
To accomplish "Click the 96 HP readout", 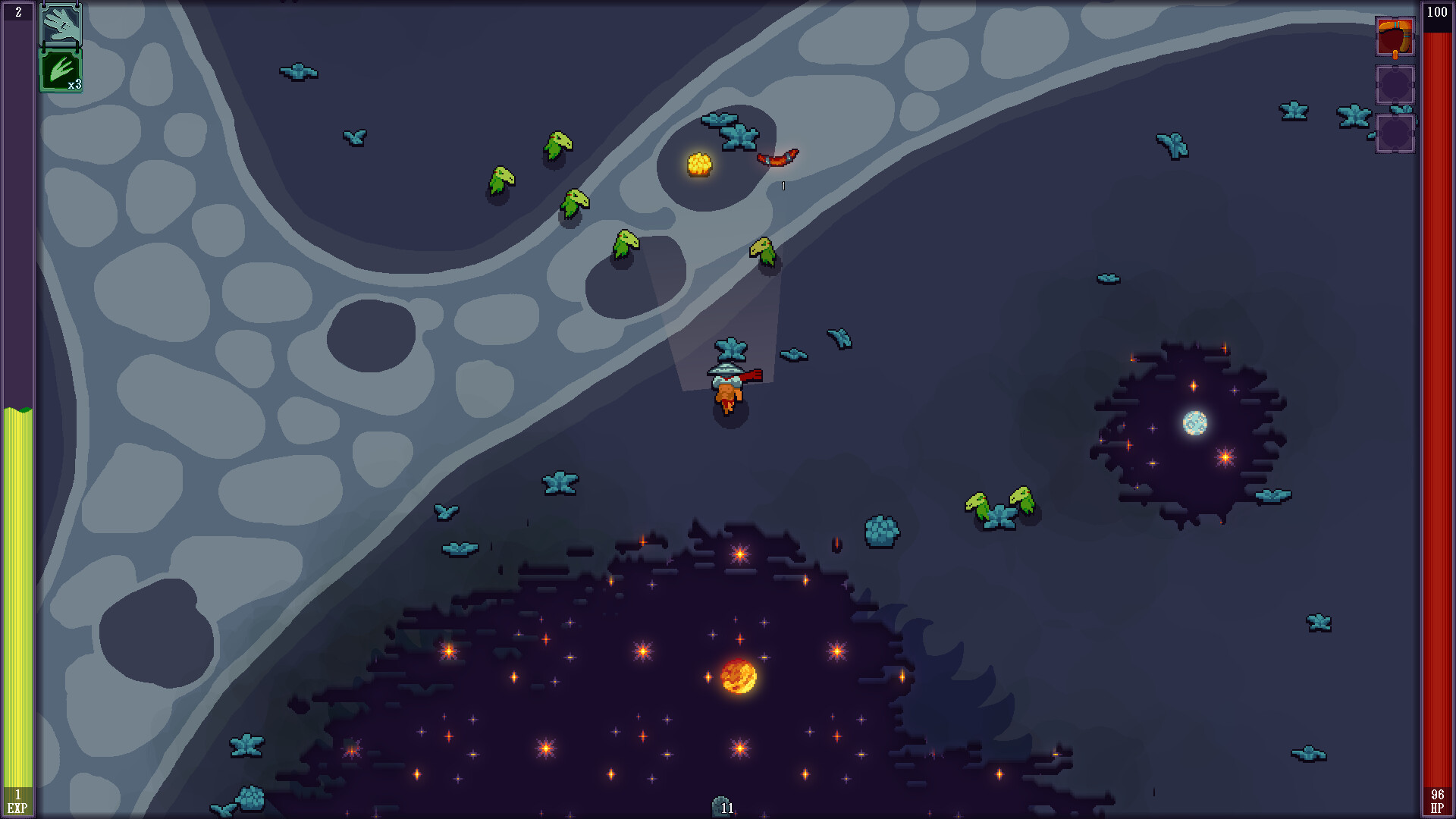I will coord(1439,795).
